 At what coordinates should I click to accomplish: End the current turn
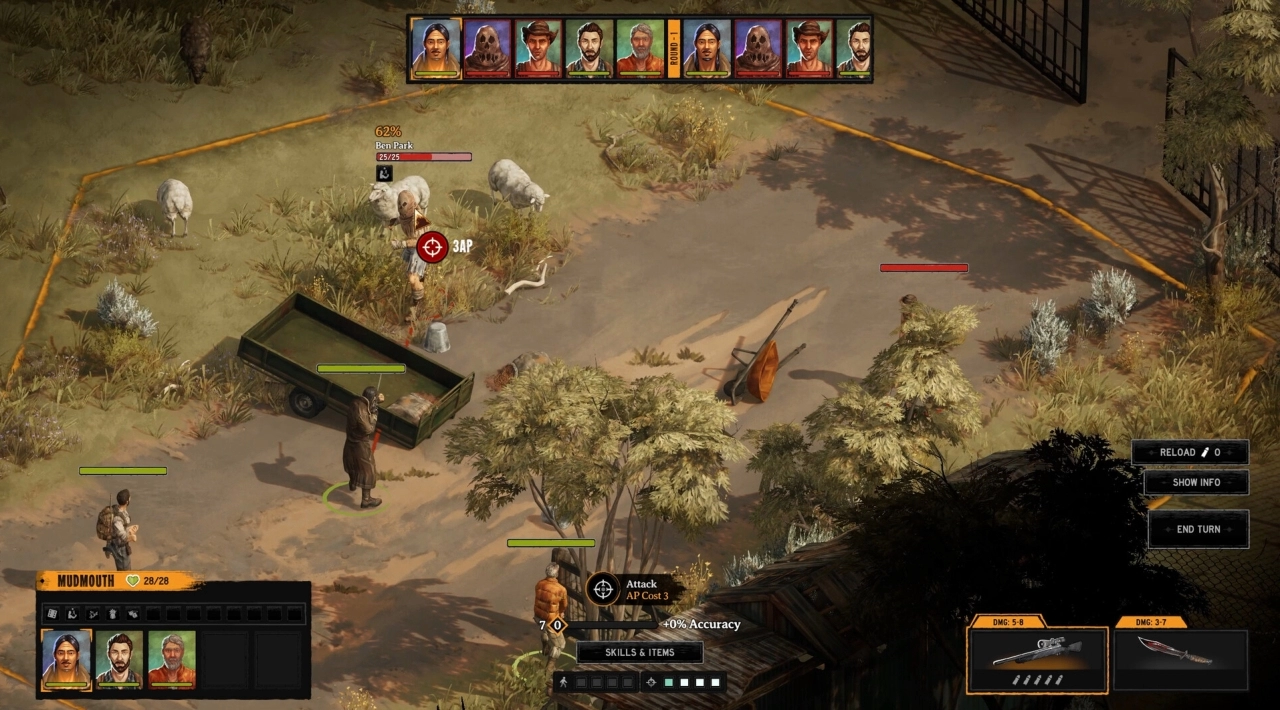(1198, 529)
